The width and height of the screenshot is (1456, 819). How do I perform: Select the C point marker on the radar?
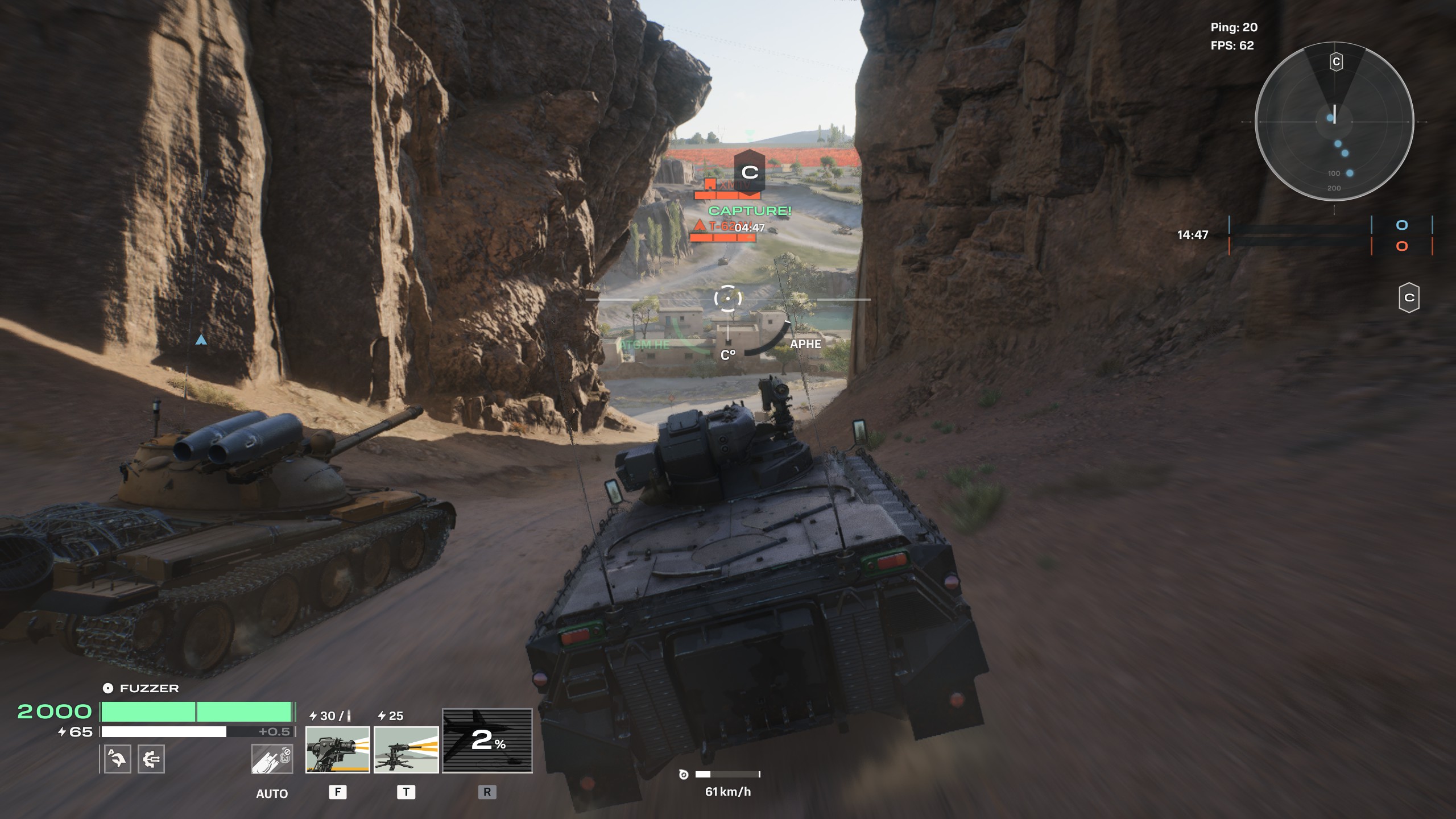click(x=1336, y=61)
